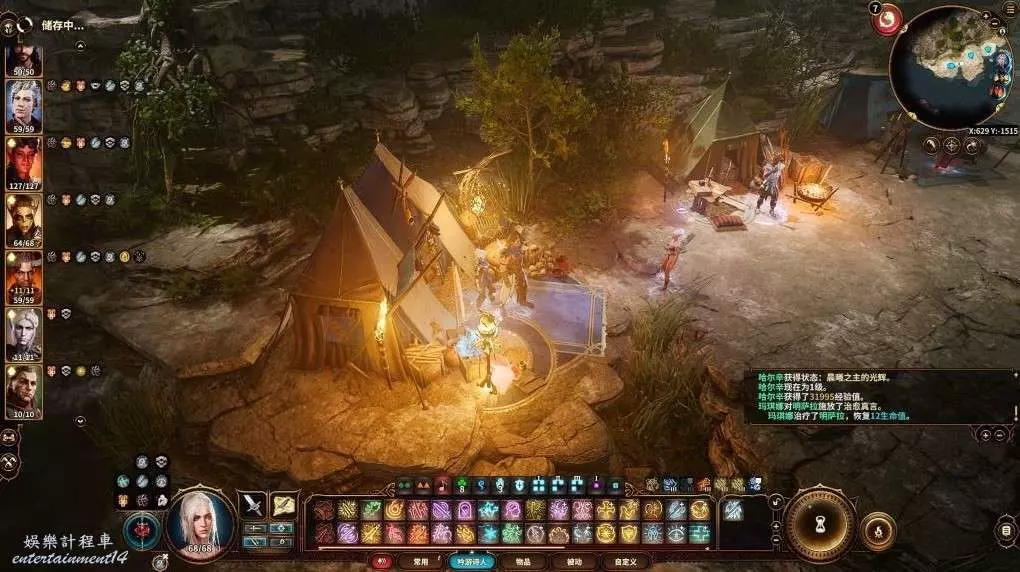Switch to the 常用 hotbar tab
Image resolution: width=1020 pixels, height=572 pixels.
[419, 562]
